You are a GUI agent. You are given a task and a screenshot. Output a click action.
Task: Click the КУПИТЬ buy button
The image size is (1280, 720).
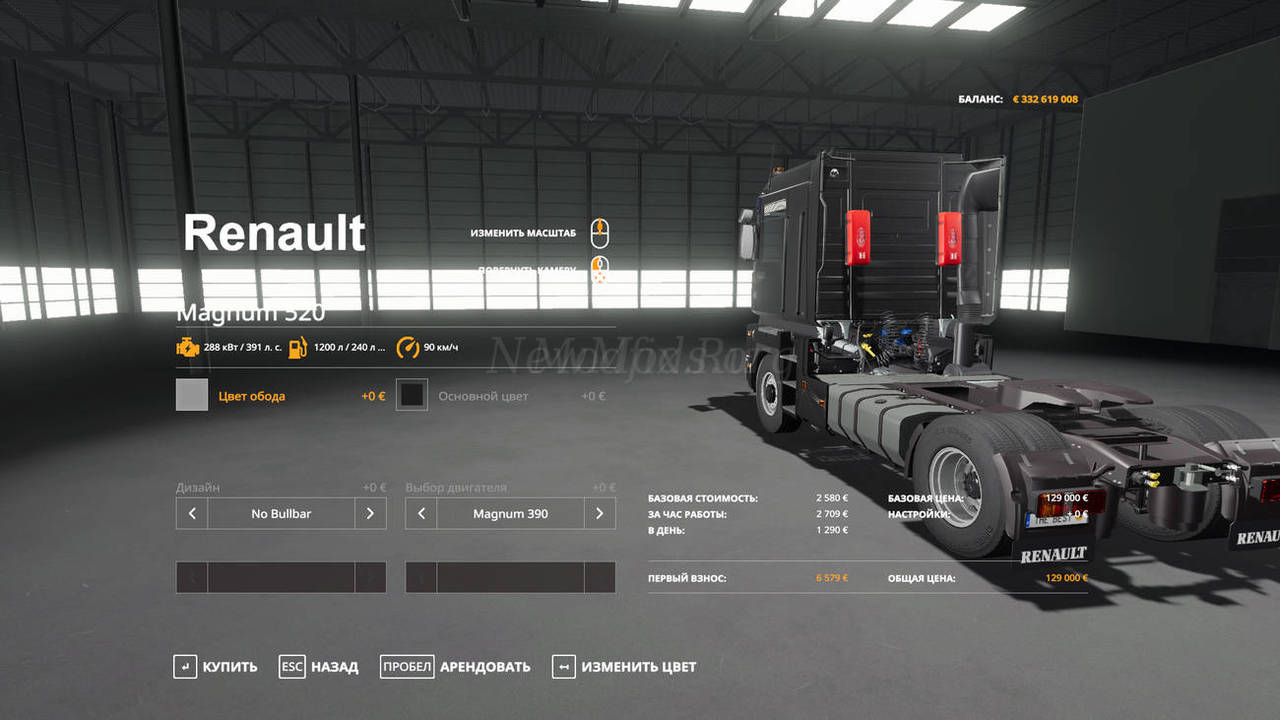tap(215, 667)
